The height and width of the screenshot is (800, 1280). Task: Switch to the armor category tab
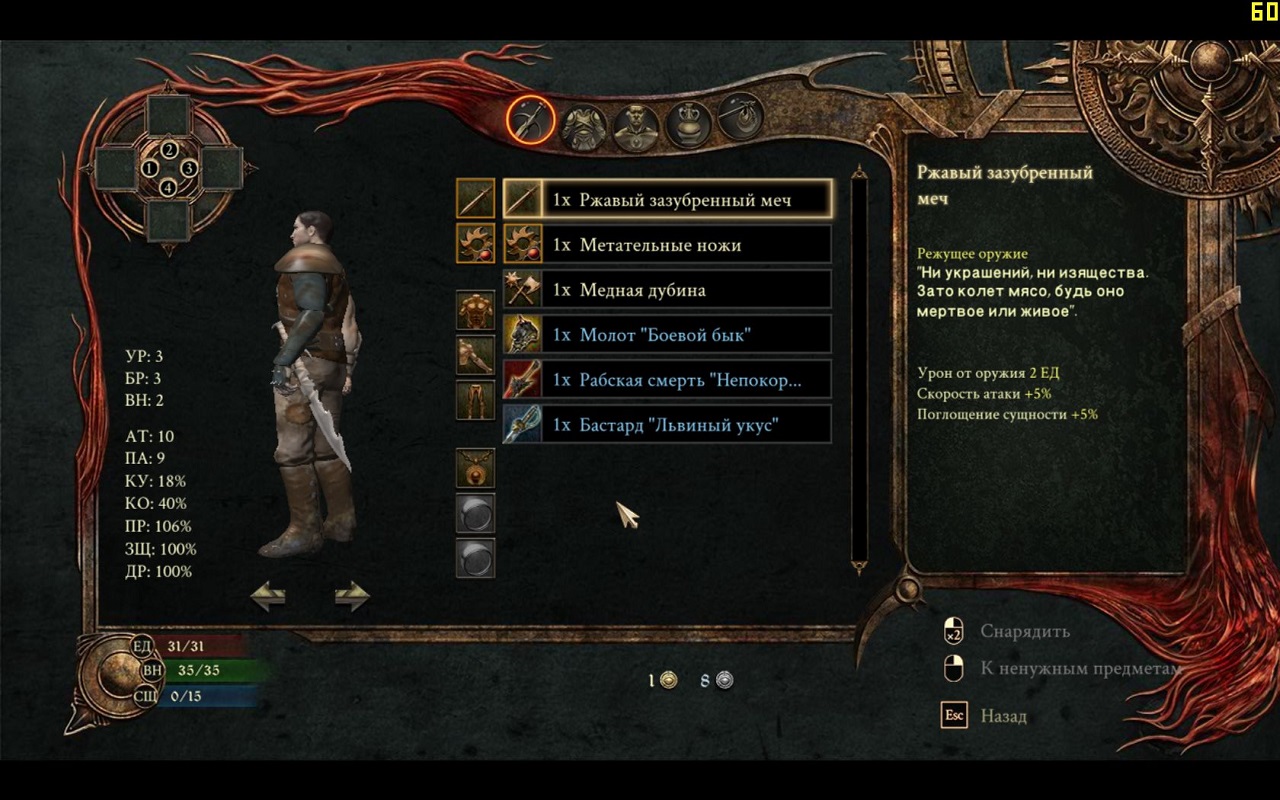pyautogui.click(x=583, y=127)
